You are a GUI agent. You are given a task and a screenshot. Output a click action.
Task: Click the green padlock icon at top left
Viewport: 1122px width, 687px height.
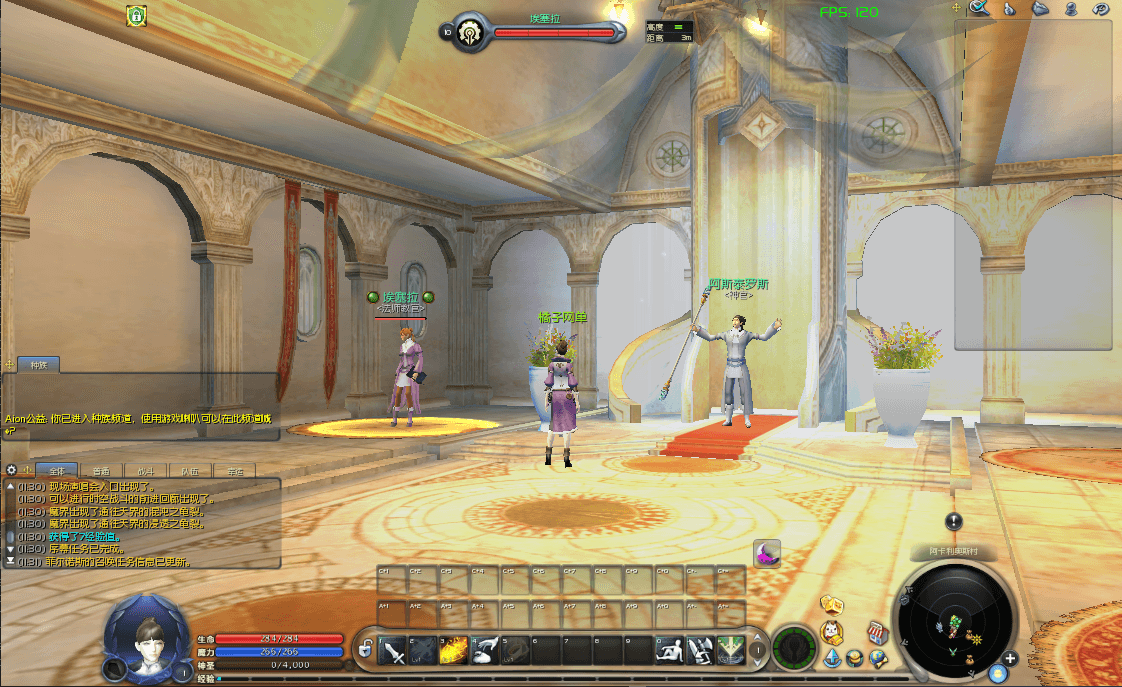pos(136,15)
